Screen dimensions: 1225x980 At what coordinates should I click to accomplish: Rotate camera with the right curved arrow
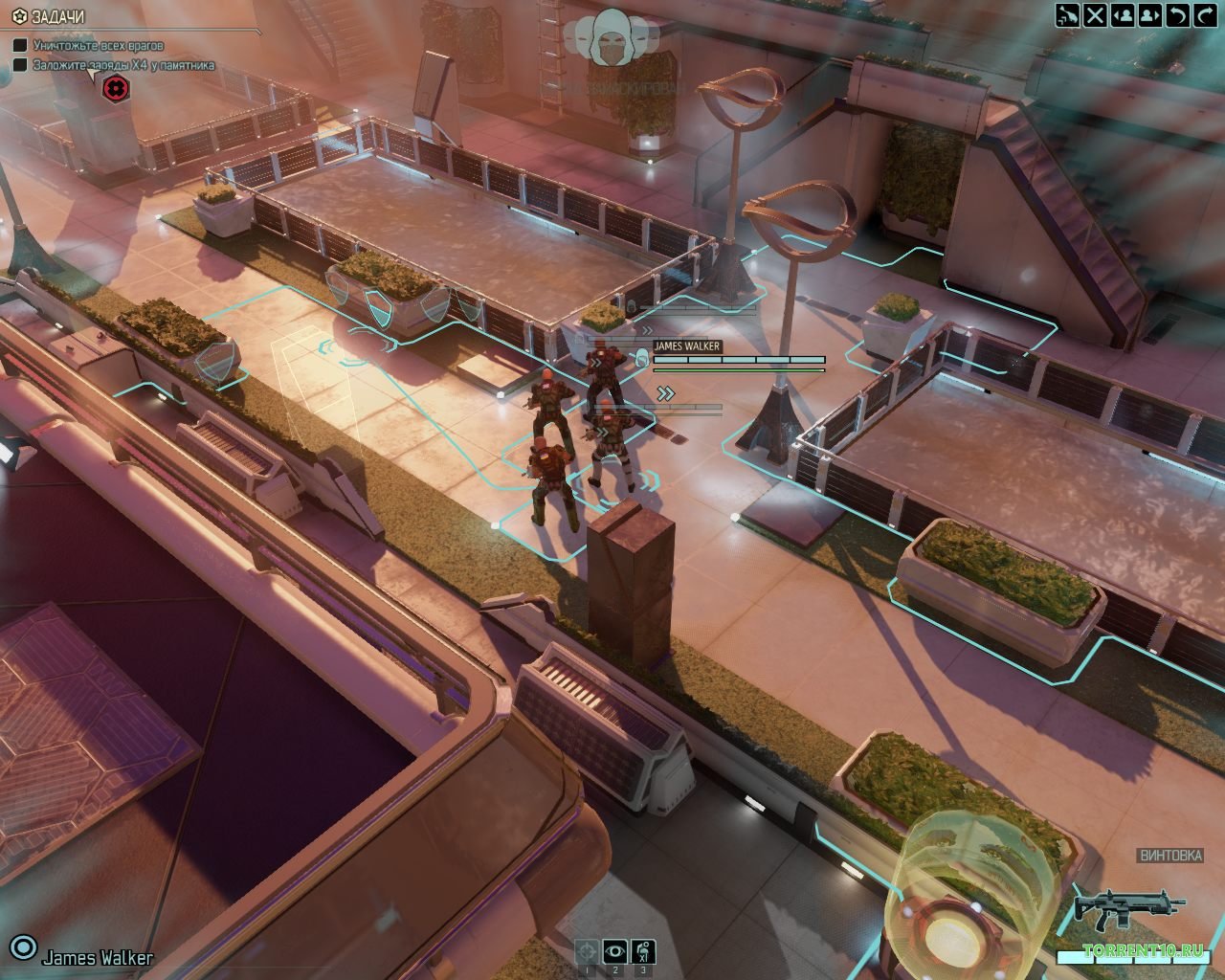click(x=1205, y=14)
